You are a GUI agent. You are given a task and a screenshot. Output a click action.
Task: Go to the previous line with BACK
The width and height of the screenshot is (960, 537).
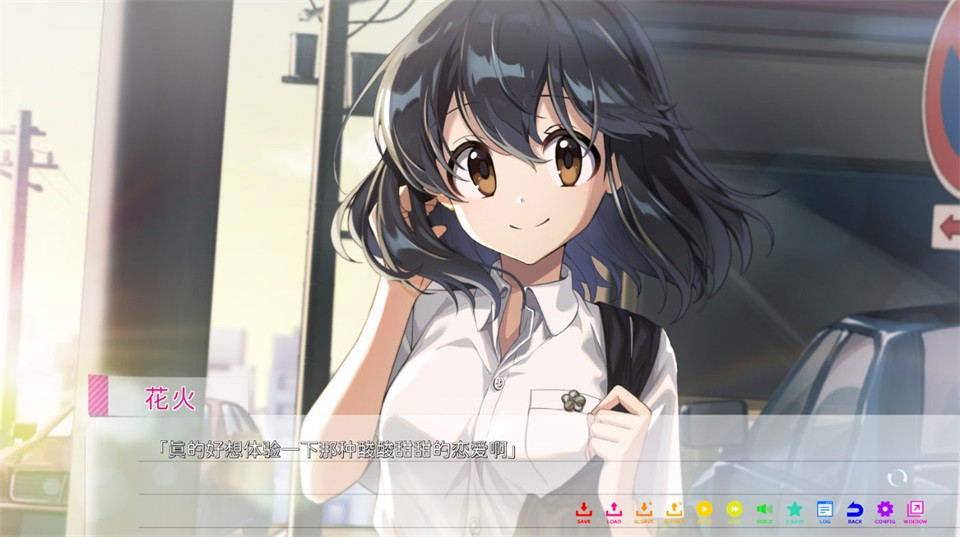(855, 510)
